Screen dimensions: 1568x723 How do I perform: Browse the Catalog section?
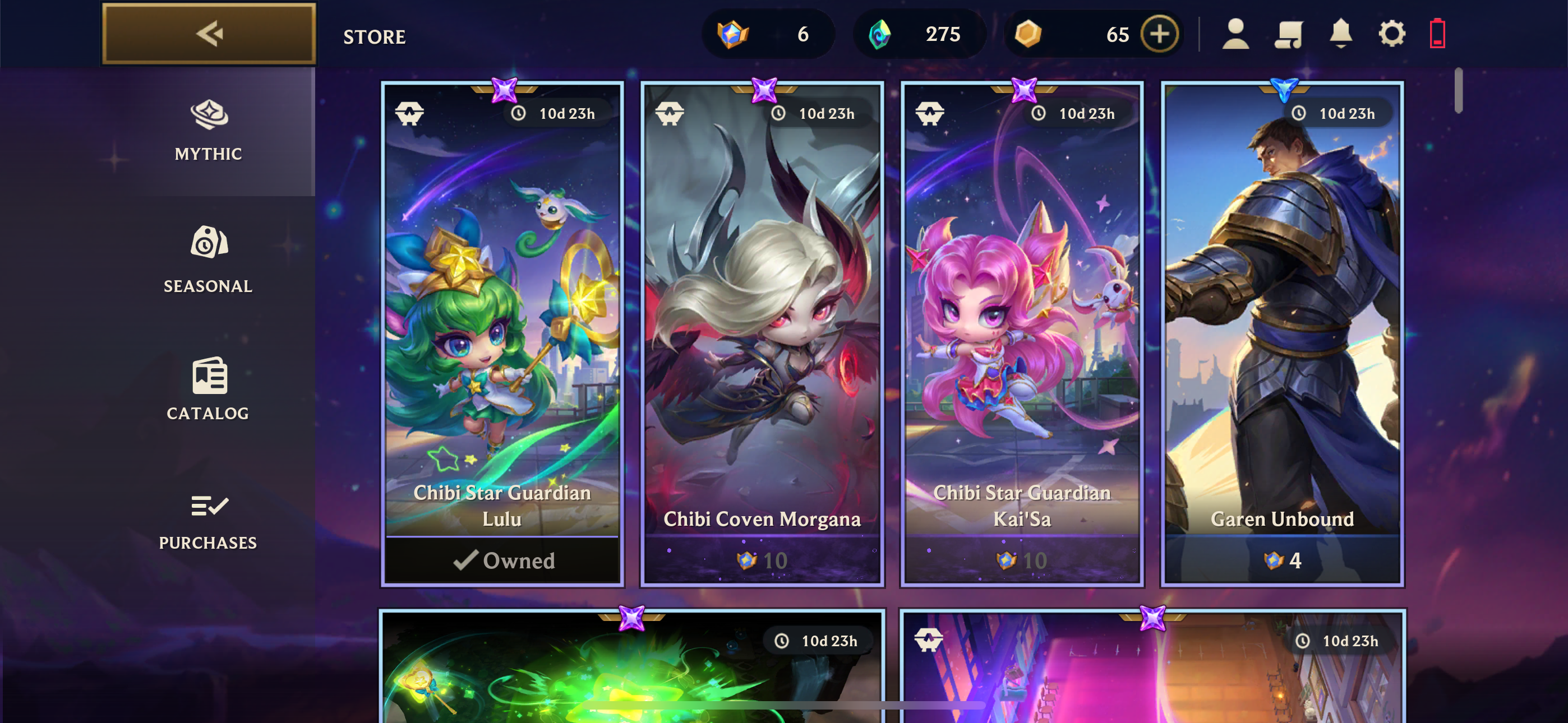(x=208, y=390)
